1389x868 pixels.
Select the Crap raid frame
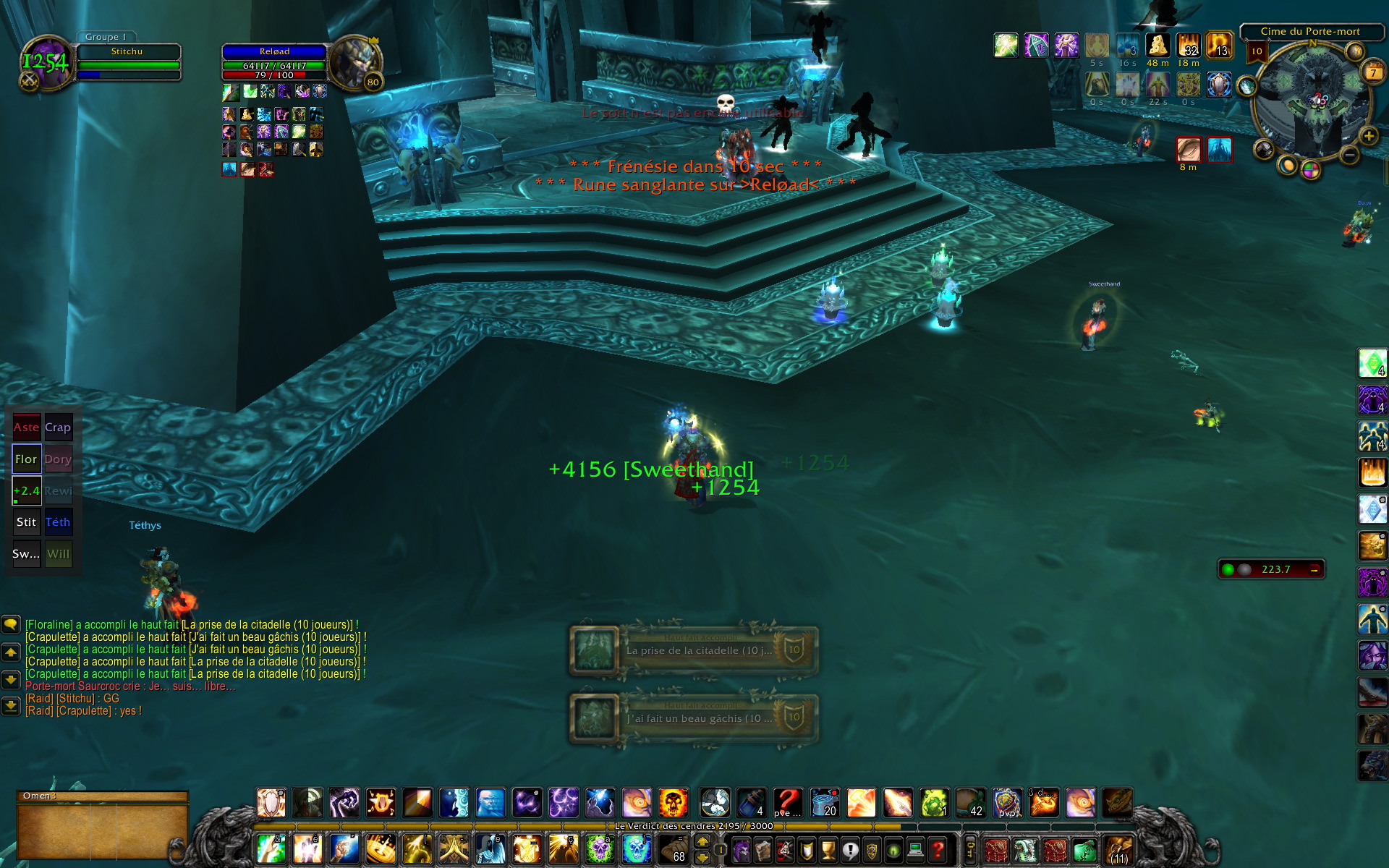59,427
